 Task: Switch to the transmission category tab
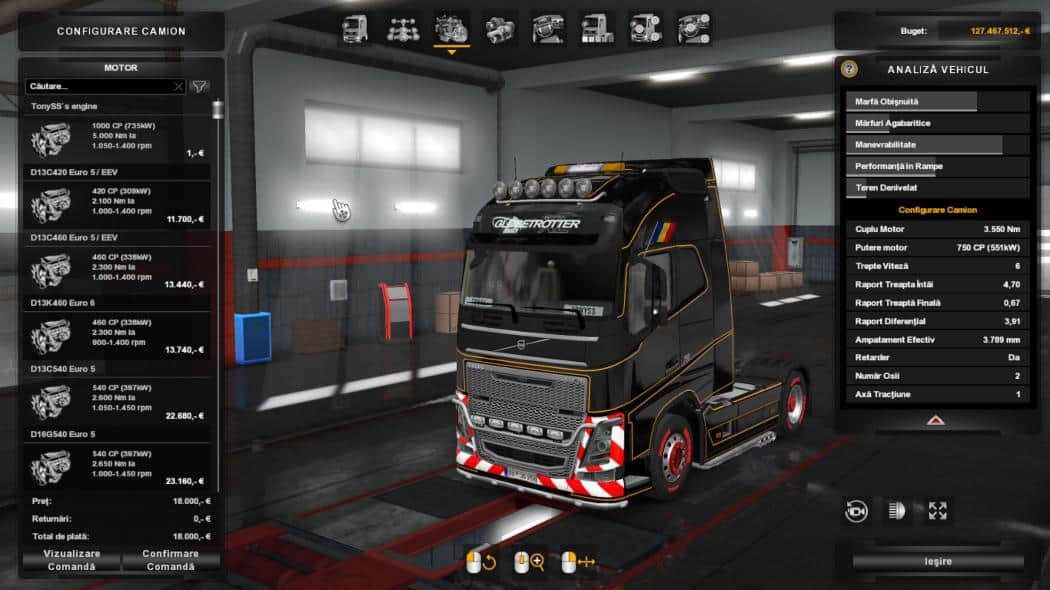(499, 28)
